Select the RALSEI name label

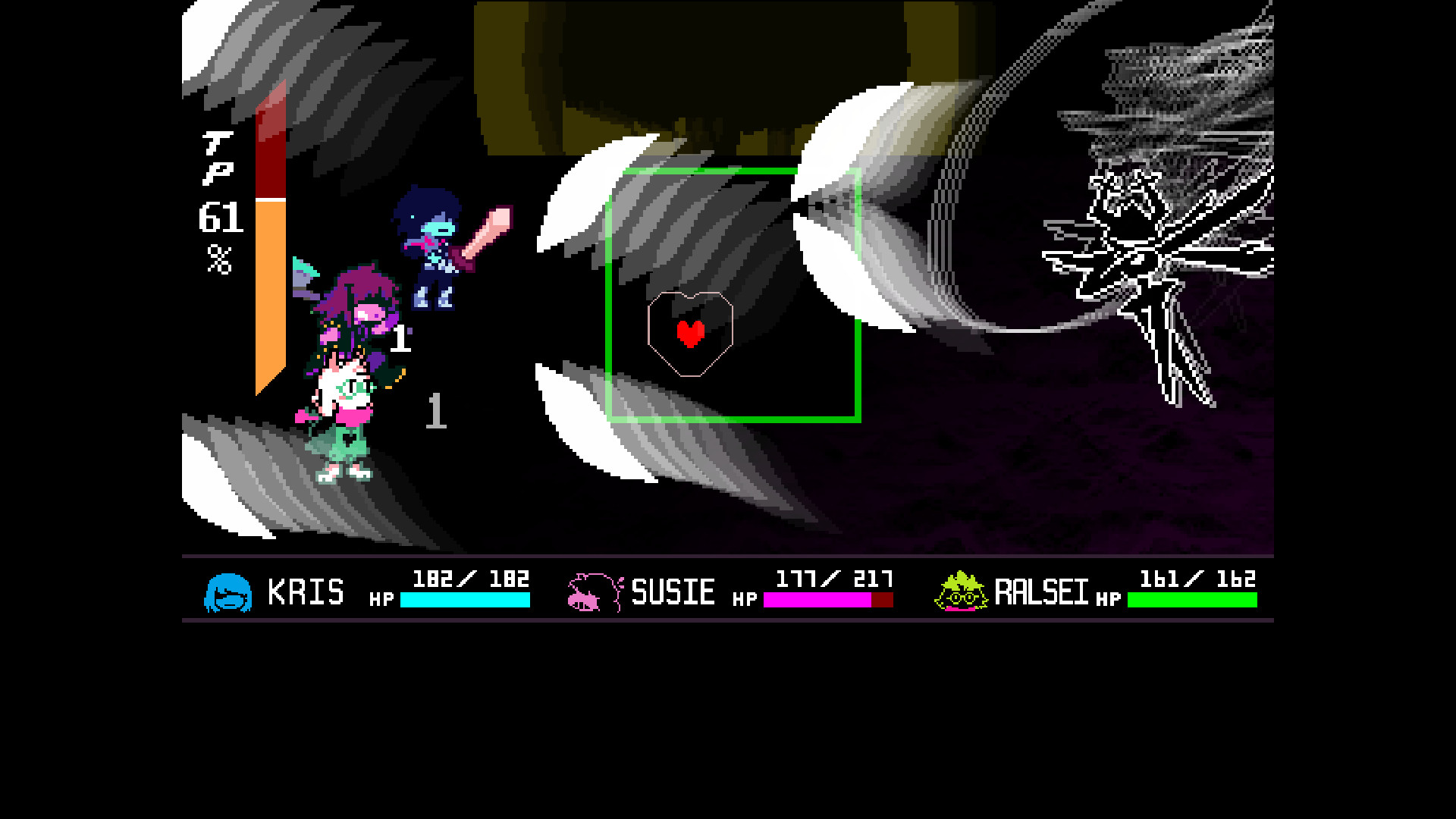[1041, 592]
